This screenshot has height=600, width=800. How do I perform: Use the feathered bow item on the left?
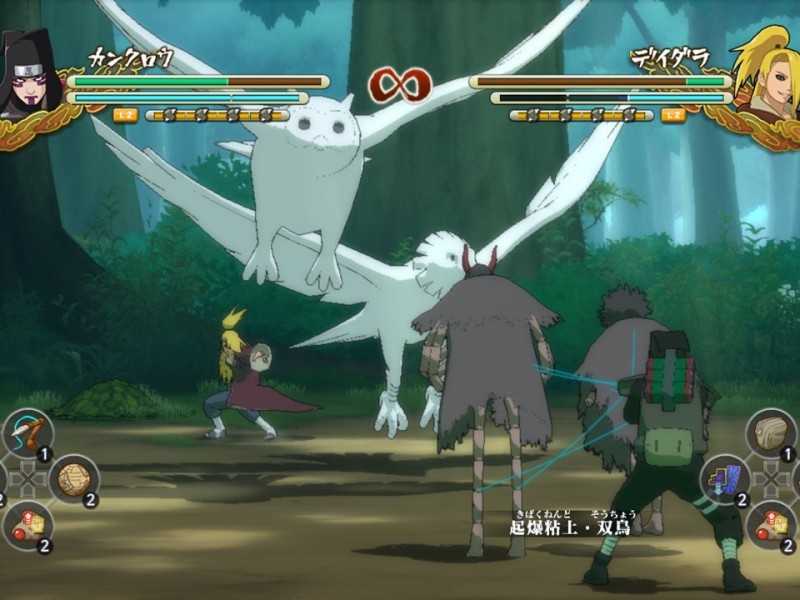pyautogui.click(x=27, y=433)
